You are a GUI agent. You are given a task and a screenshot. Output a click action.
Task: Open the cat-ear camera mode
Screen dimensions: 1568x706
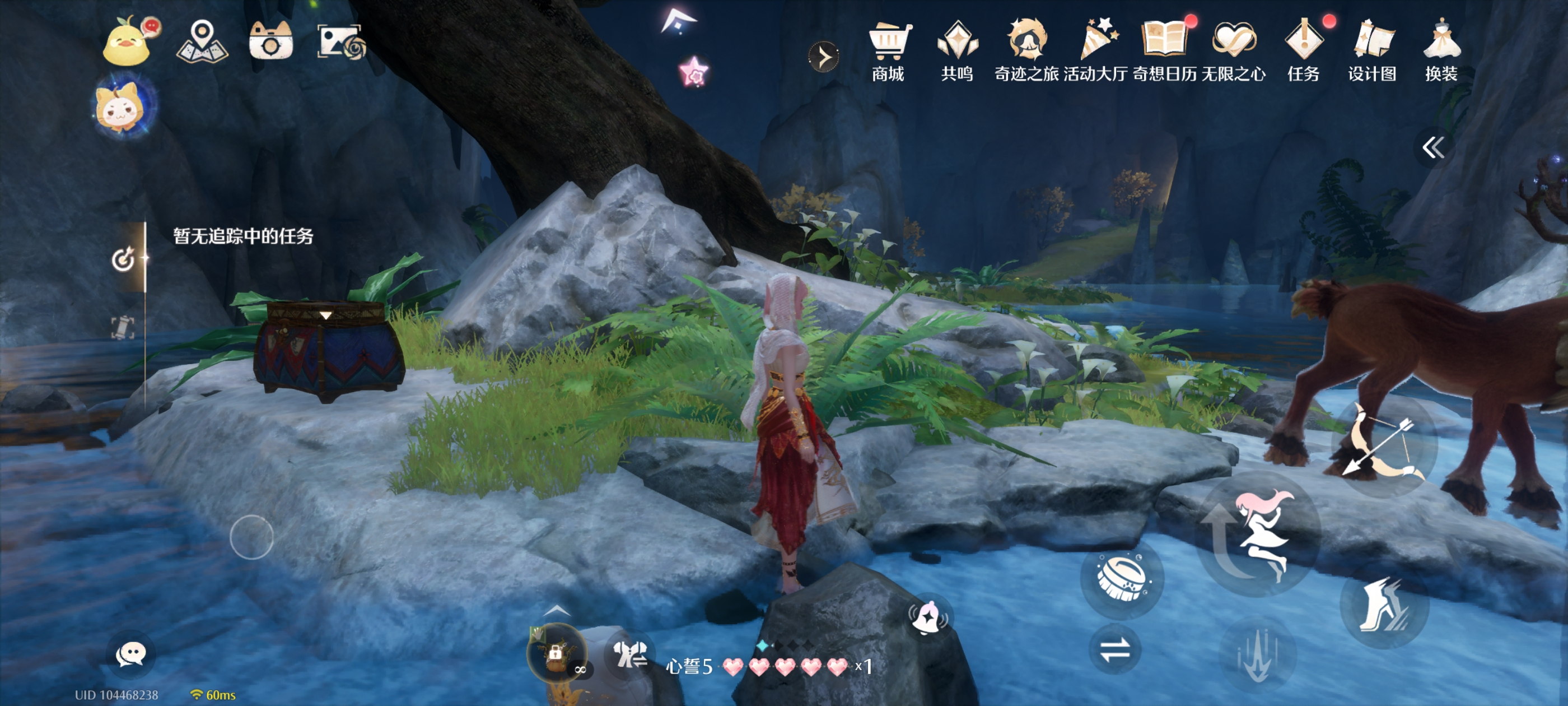point(271,41)
